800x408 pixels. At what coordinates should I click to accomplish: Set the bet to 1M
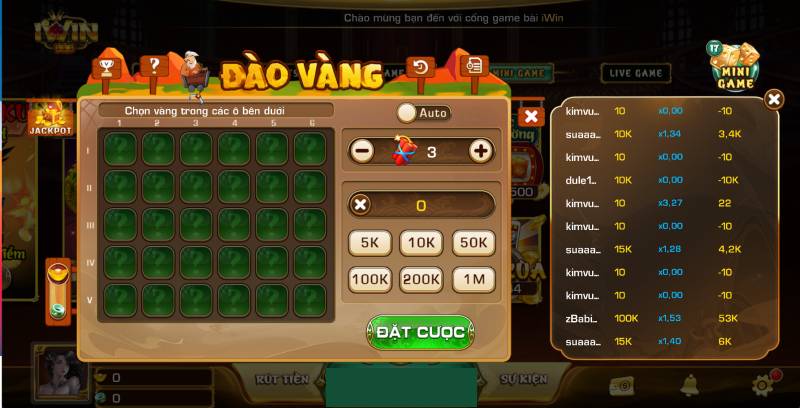(473, 280)
